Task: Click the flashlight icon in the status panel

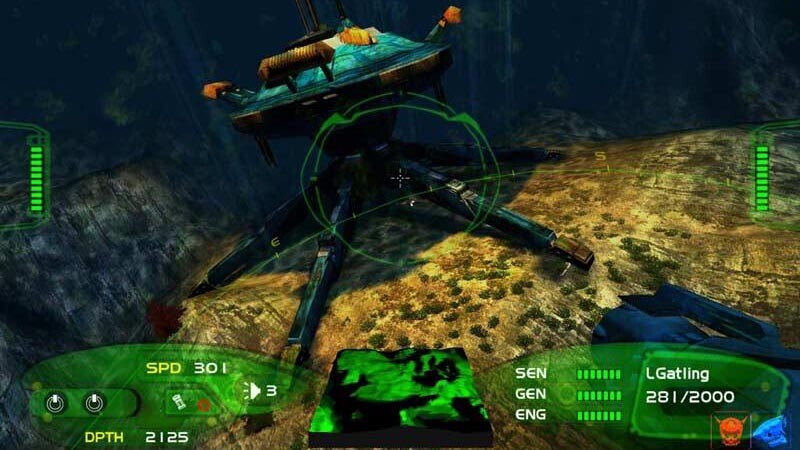Action: (x=180, y=402)
